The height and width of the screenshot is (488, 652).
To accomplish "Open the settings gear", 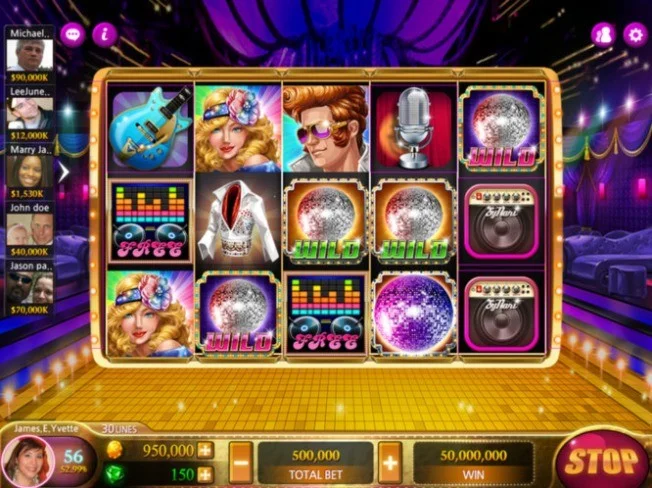I will tap(635, 34).
